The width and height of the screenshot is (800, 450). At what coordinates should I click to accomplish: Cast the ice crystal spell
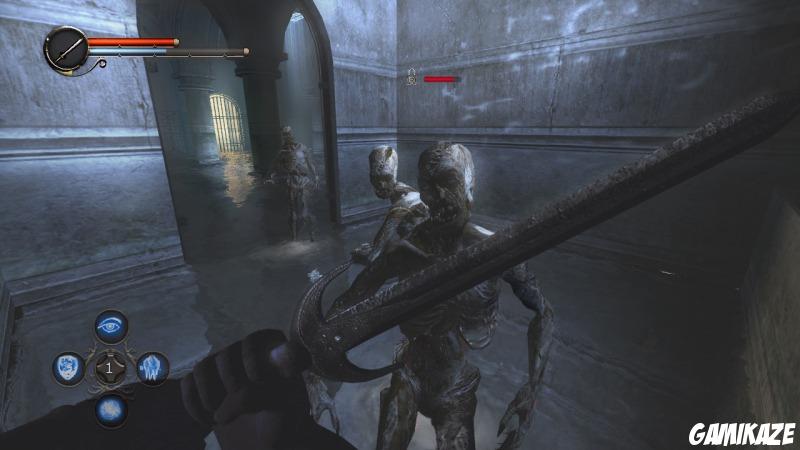click(153, 369)
